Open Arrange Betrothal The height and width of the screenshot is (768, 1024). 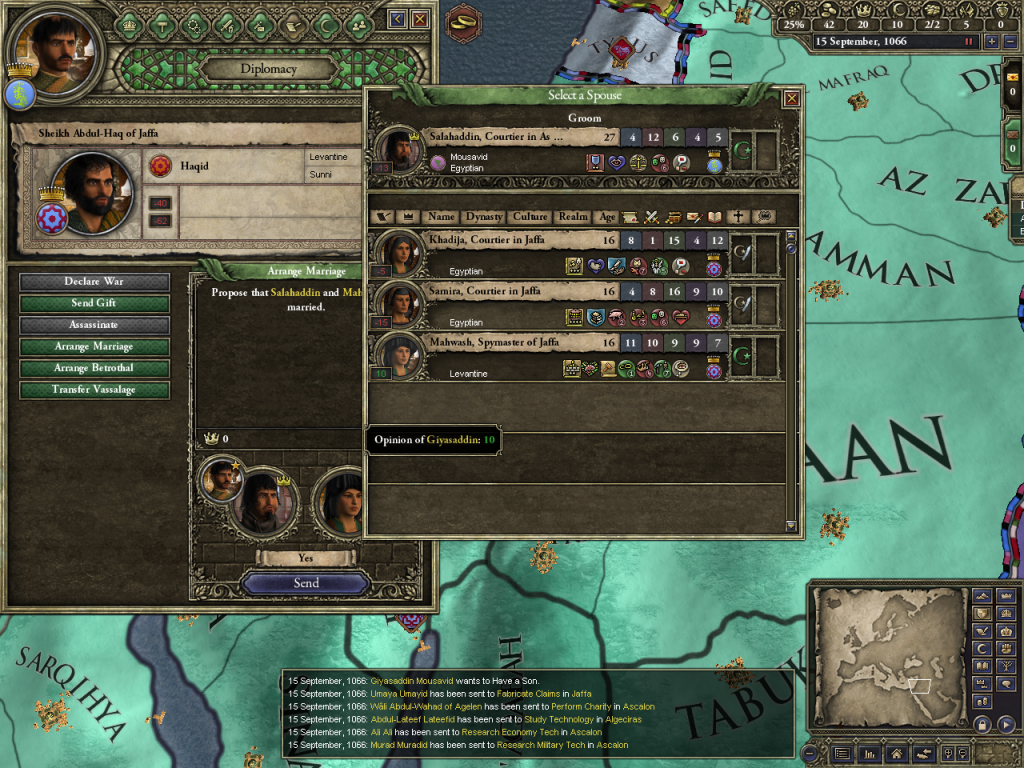tap(94, 368)
